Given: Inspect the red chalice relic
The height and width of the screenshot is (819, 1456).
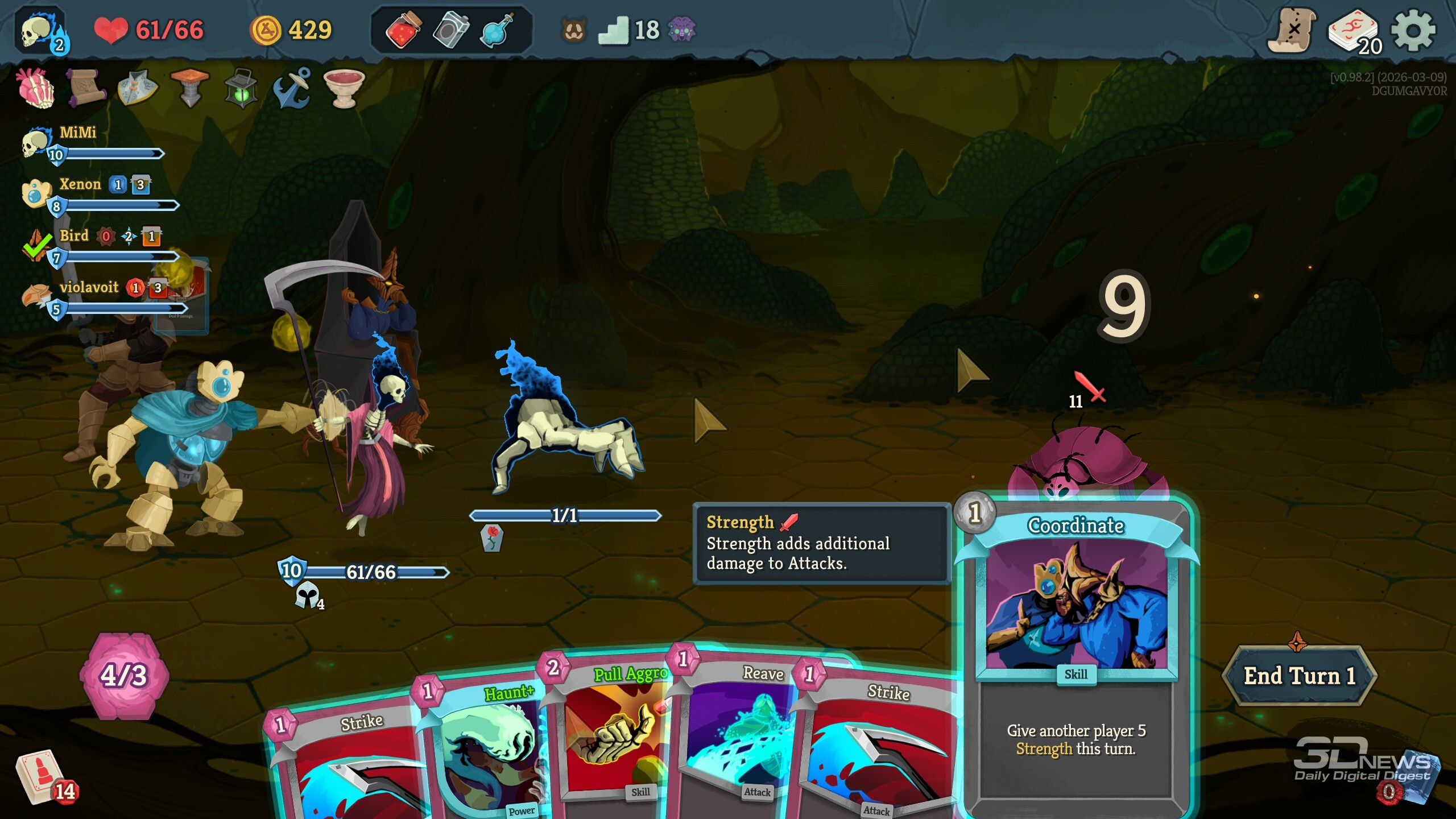Looking at the screenshot, I should click(344, 89).
